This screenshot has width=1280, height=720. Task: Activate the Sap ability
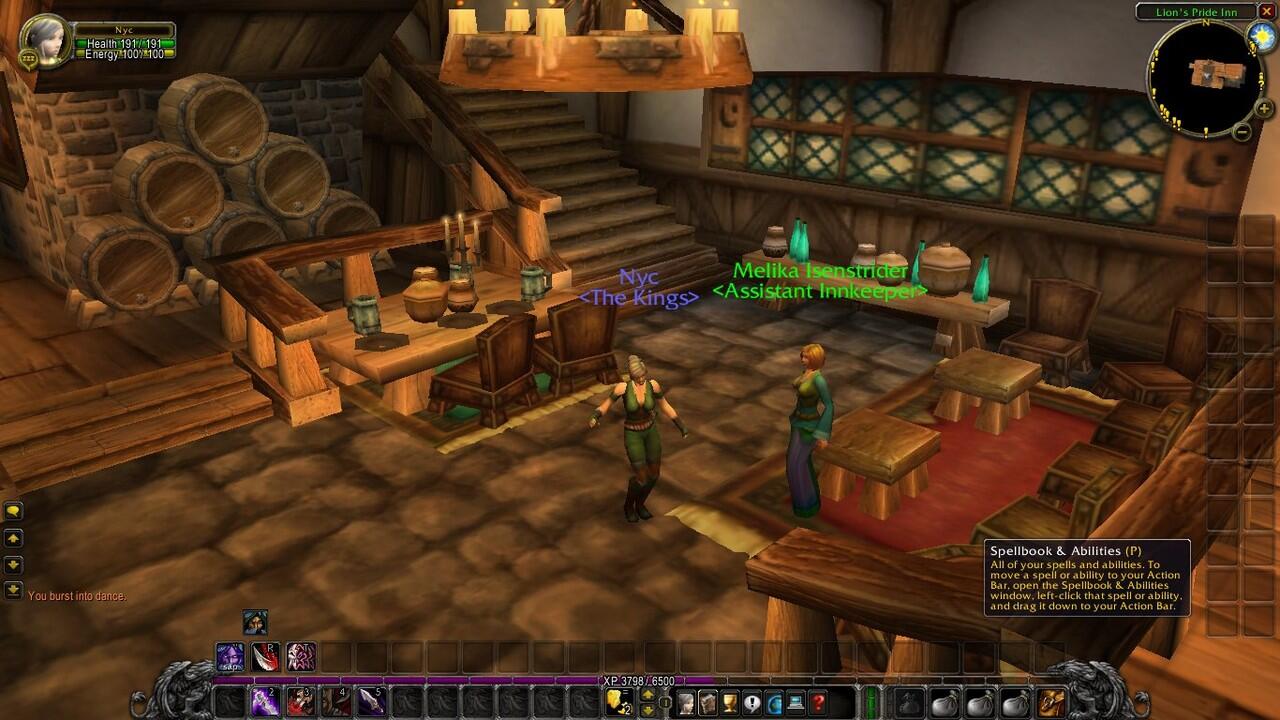[x=231, y=657]
